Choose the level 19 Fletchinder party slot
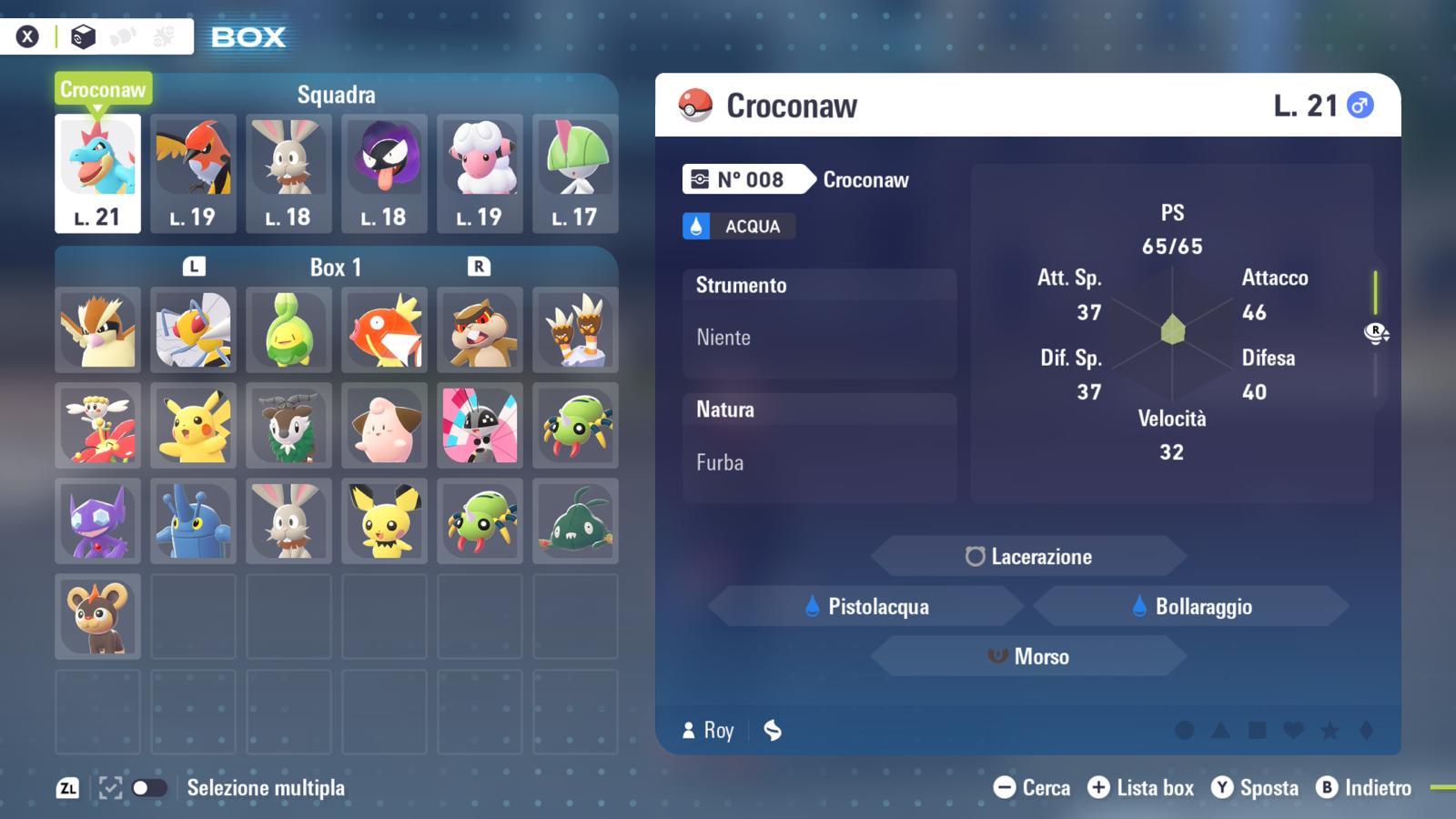Viewport: 1456px width, 819px height. tap(193, 173)
